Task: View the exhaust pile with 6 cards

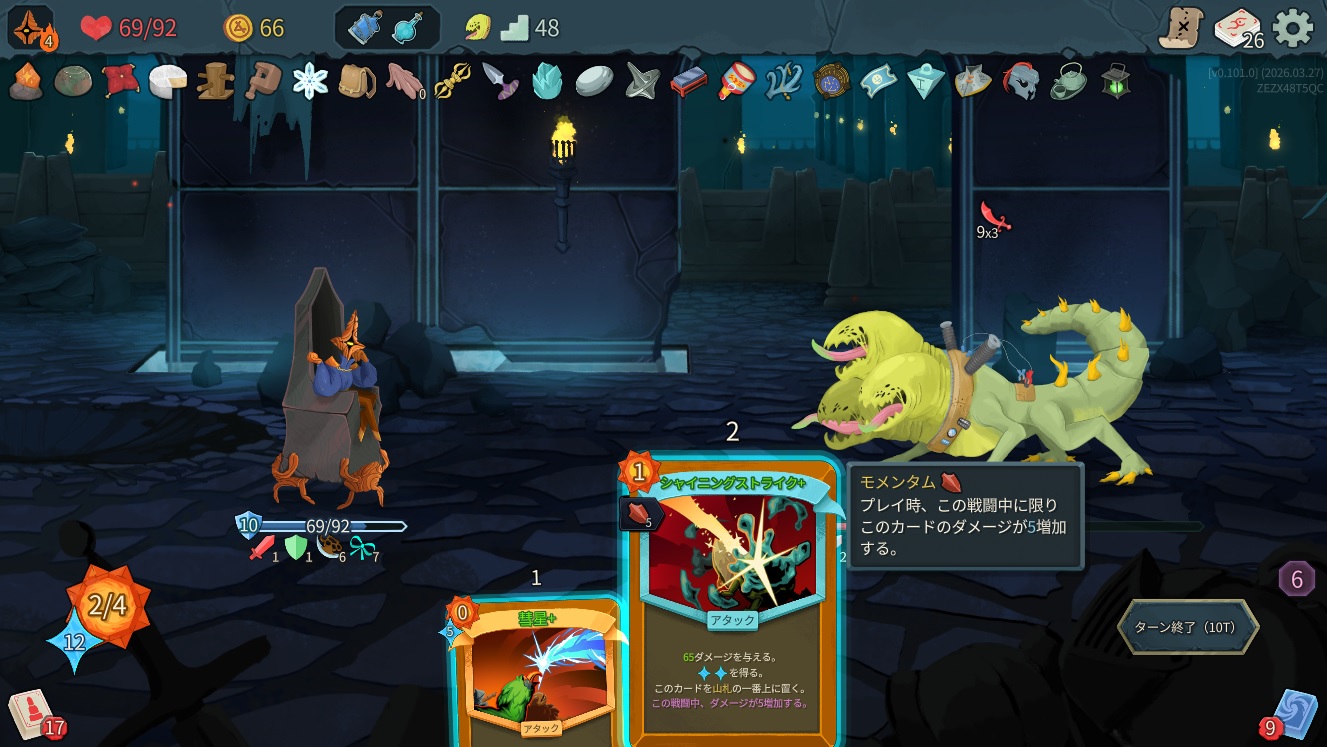Action: pos(1296,578)
